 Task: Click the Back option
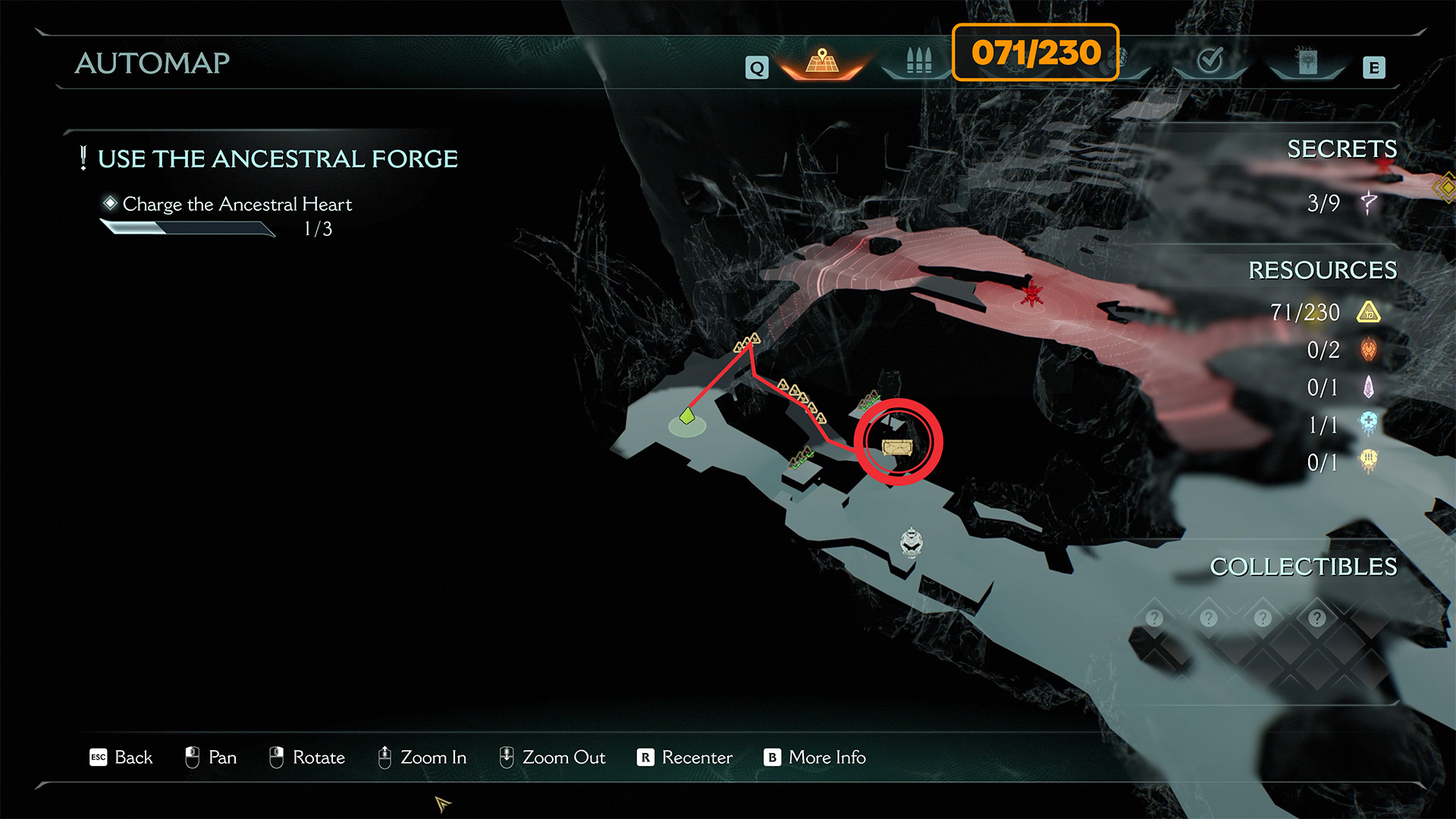click(x=121, y=758)
